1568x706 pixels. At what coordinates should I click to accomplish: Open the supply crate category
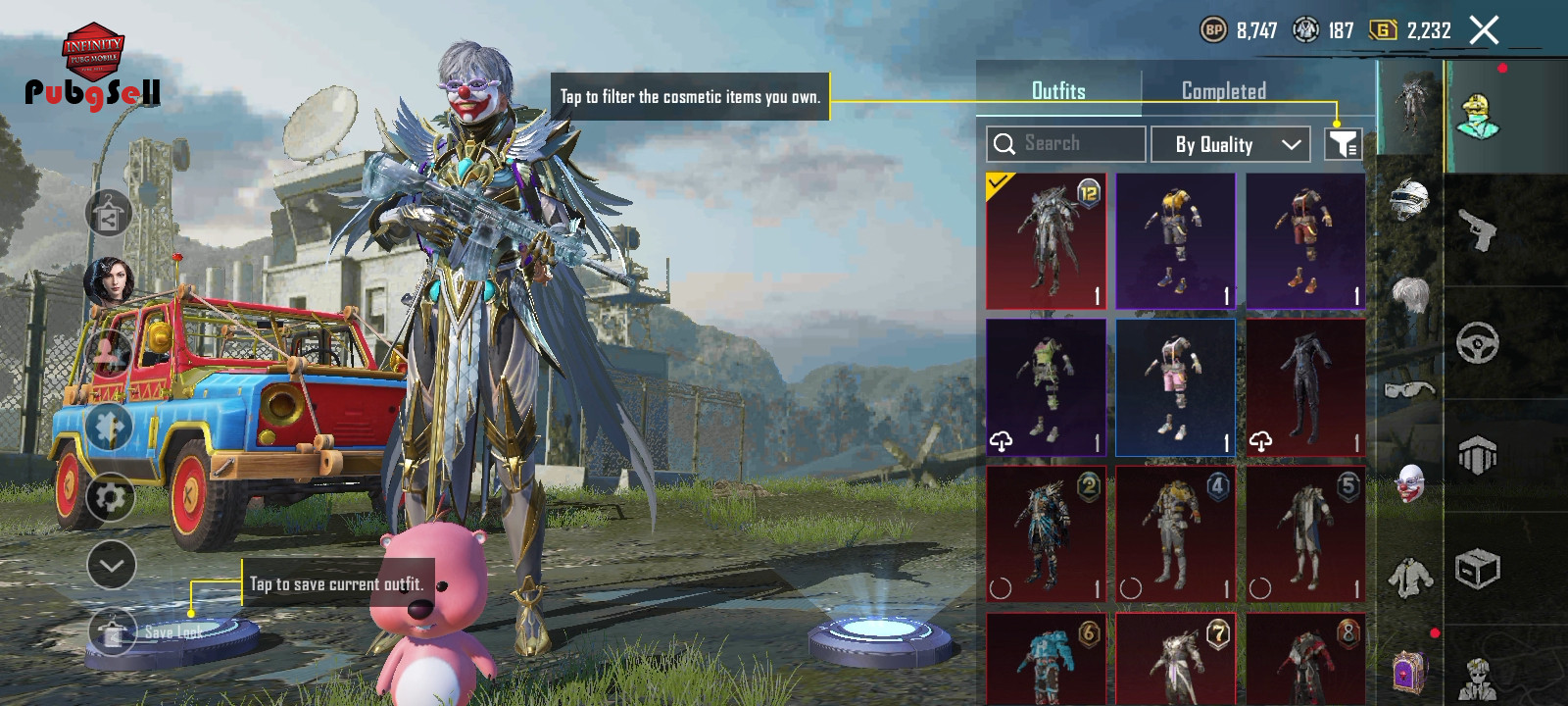(1478, 568)
